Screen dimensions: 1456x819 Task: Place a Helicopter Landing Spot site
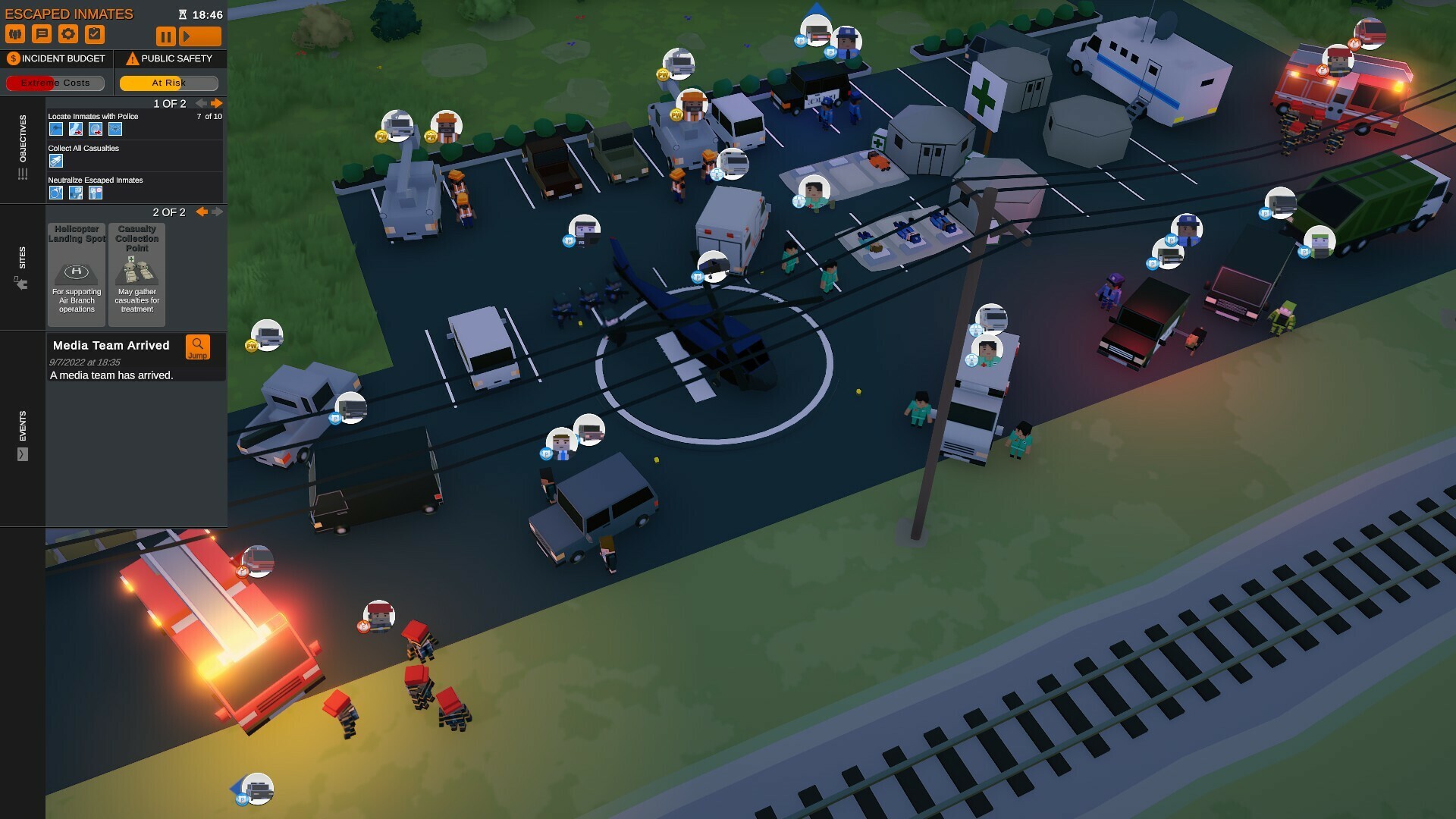click(76, 273)
